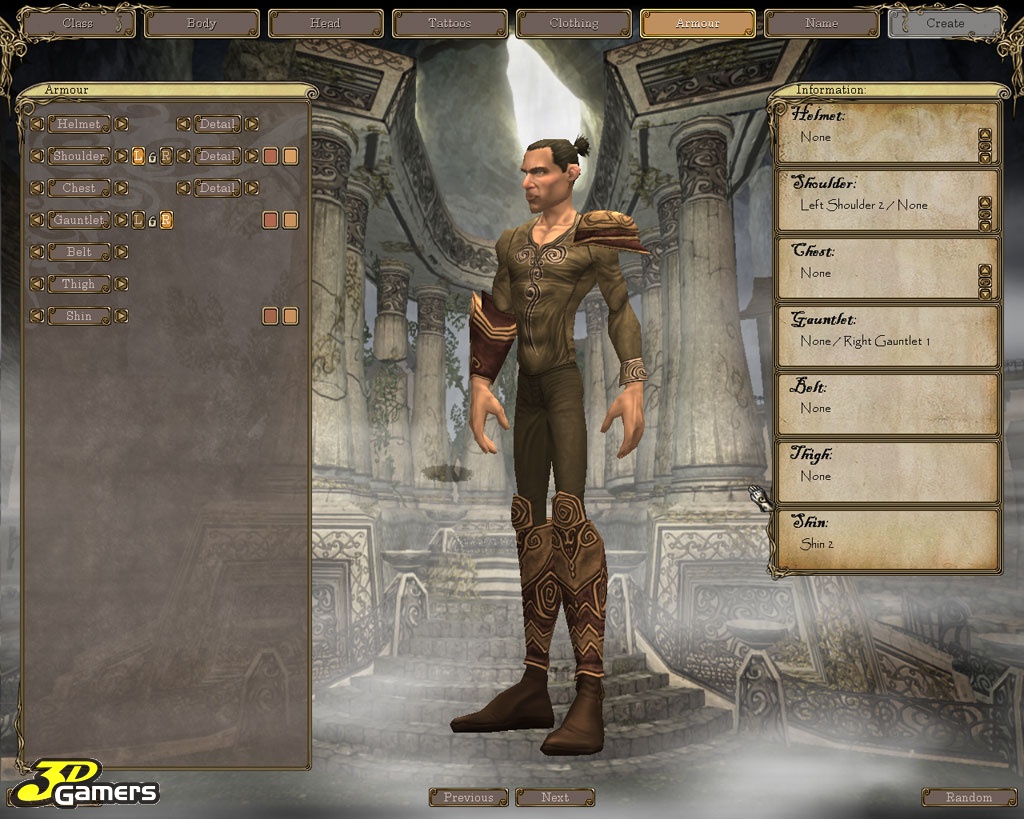Proceed with the Next button
Screen dimensions: 1024x819
point(555,797)
